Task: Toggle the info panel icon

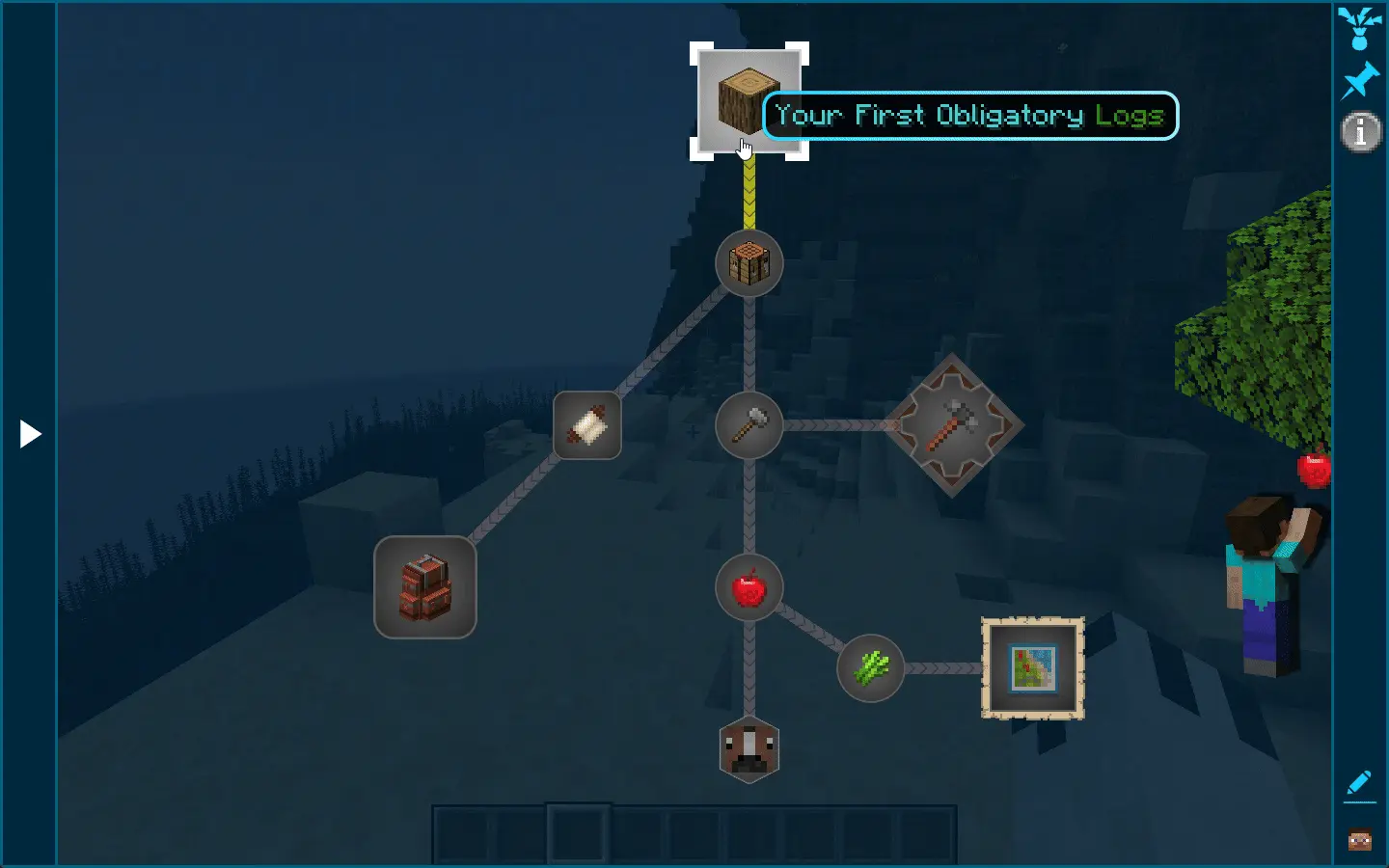Action: click(1360, 132)
